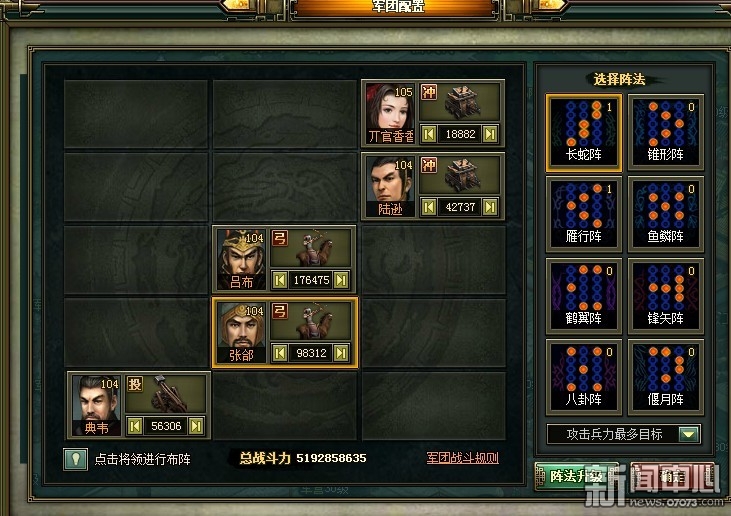Click general 丌官香香's portrait
Viewport: 731px width, 516px height.
click(x=389, y=112)
